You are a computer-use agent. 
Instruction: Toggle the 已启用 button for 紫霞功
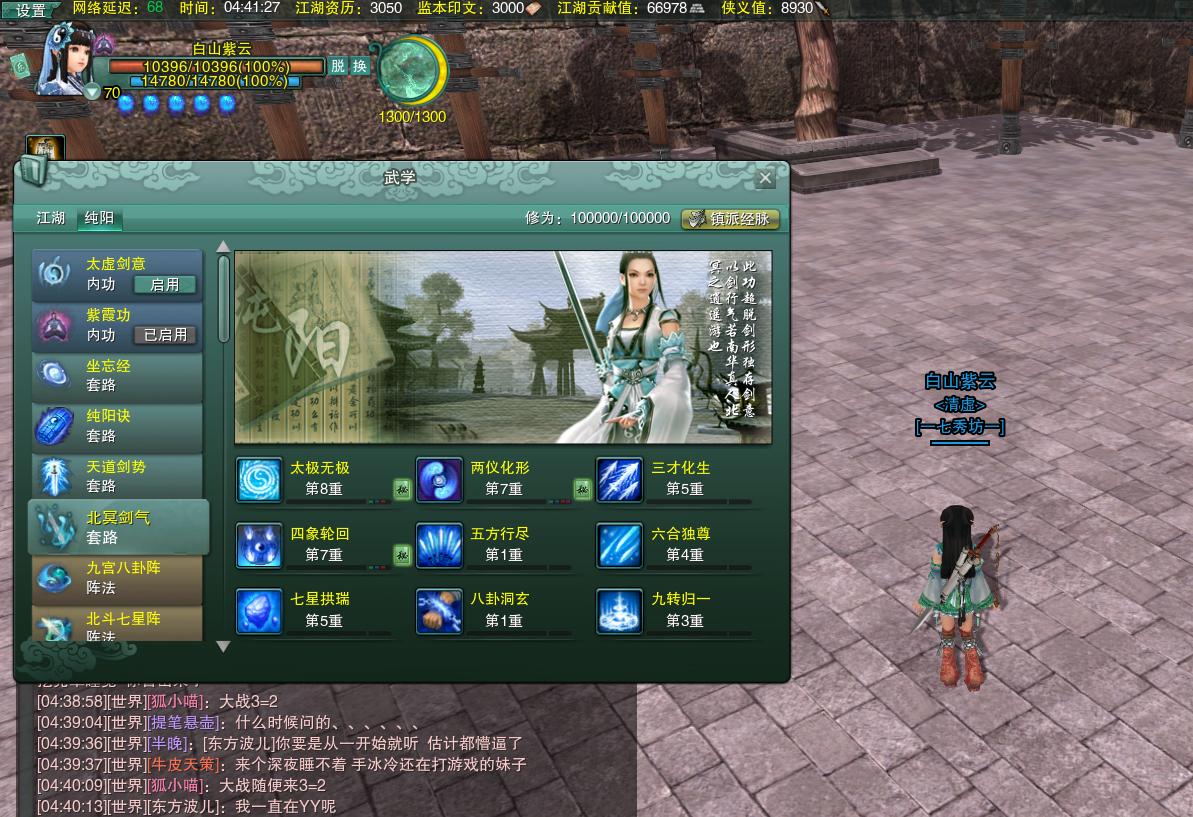point(165,335)
